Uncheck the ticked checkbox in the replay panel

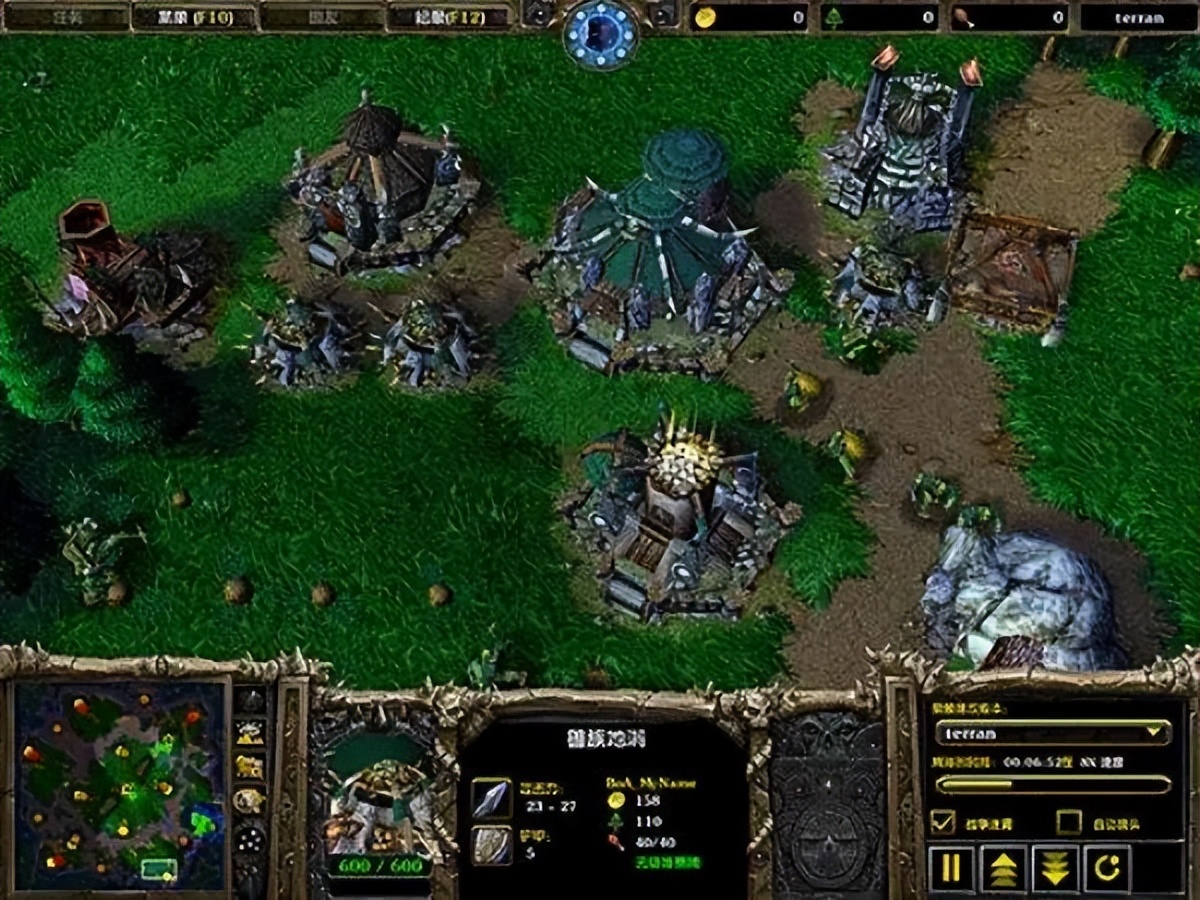coord(942,822)
